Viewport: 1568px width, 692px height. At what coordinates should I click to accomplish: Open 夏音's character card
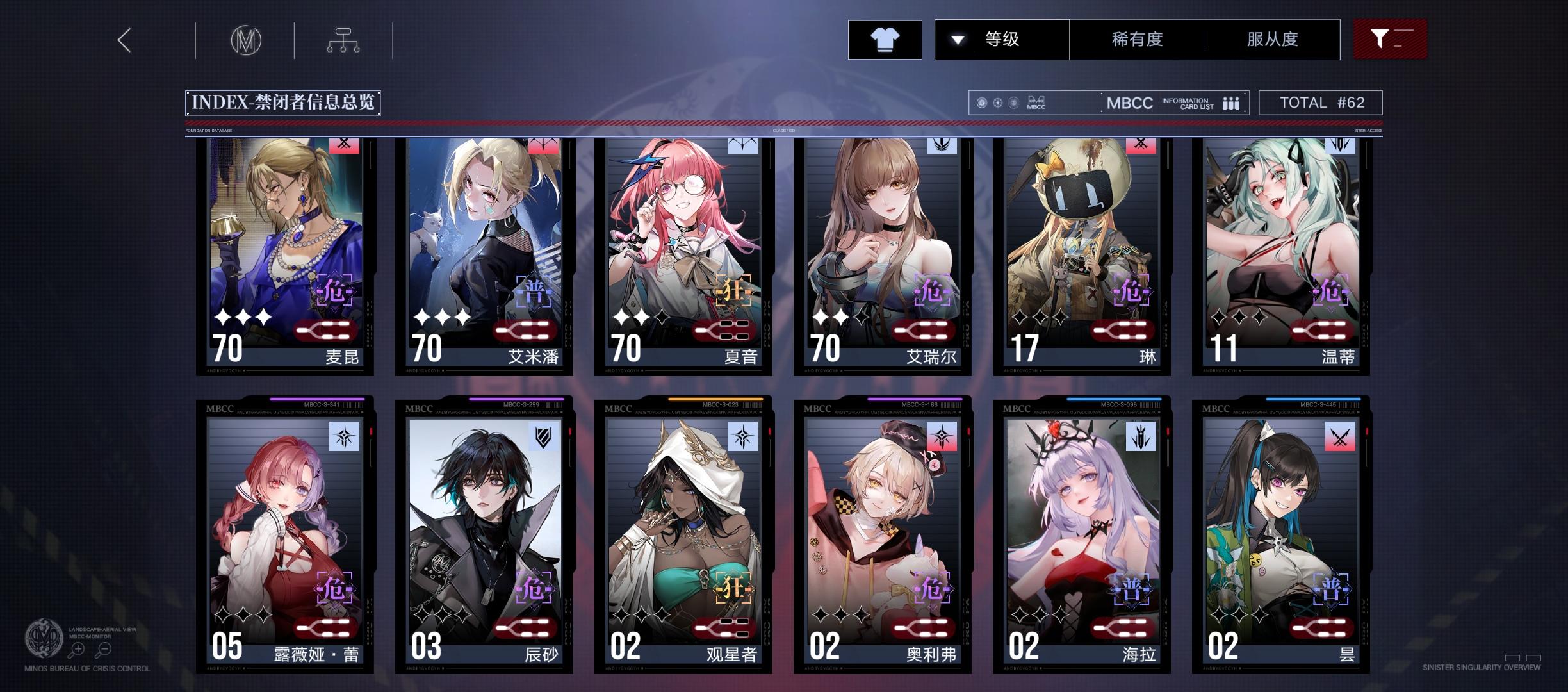coord(679,256)
